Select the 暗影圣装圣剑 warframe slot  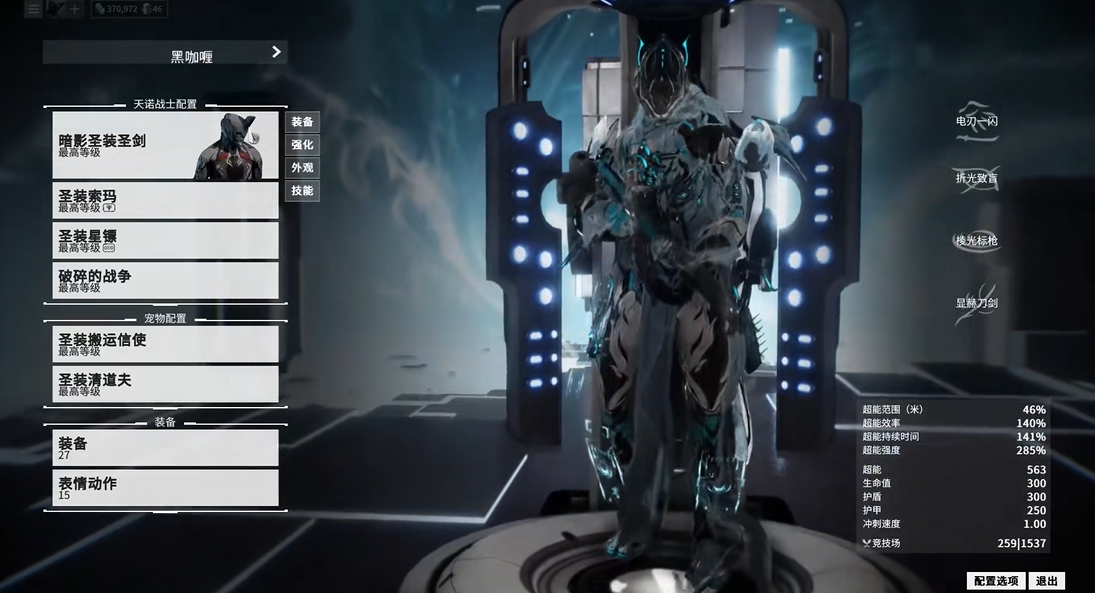point(165,146)
